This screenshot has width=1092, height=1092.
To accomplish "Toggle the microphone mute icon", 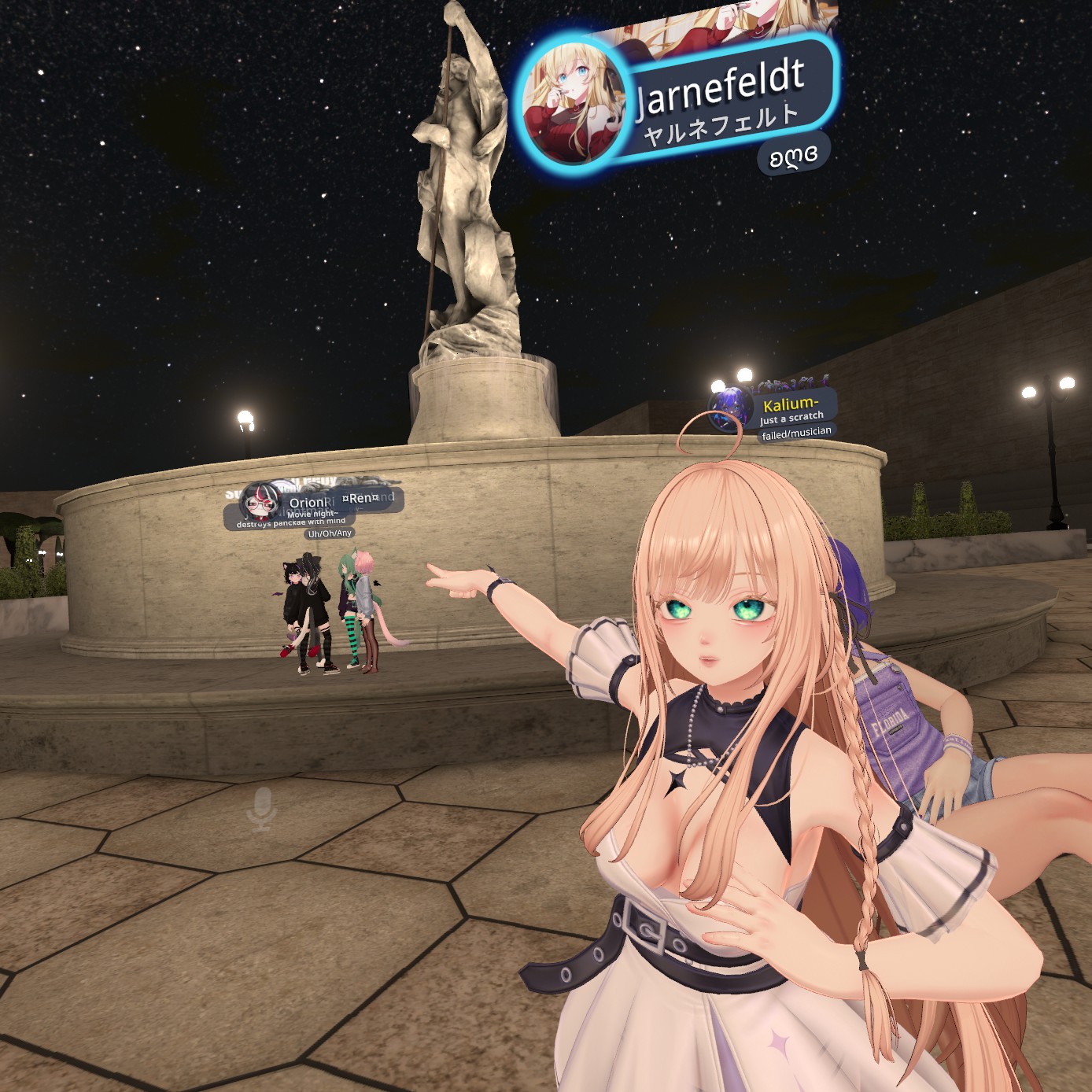I will 261,807.
